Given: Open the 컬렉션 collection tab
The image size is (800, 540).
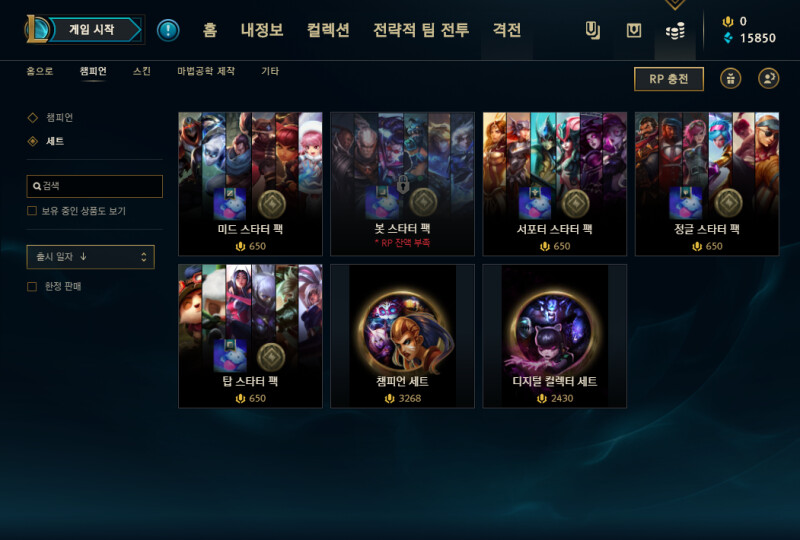Looking at the screenshot, I should coord(328,30).
